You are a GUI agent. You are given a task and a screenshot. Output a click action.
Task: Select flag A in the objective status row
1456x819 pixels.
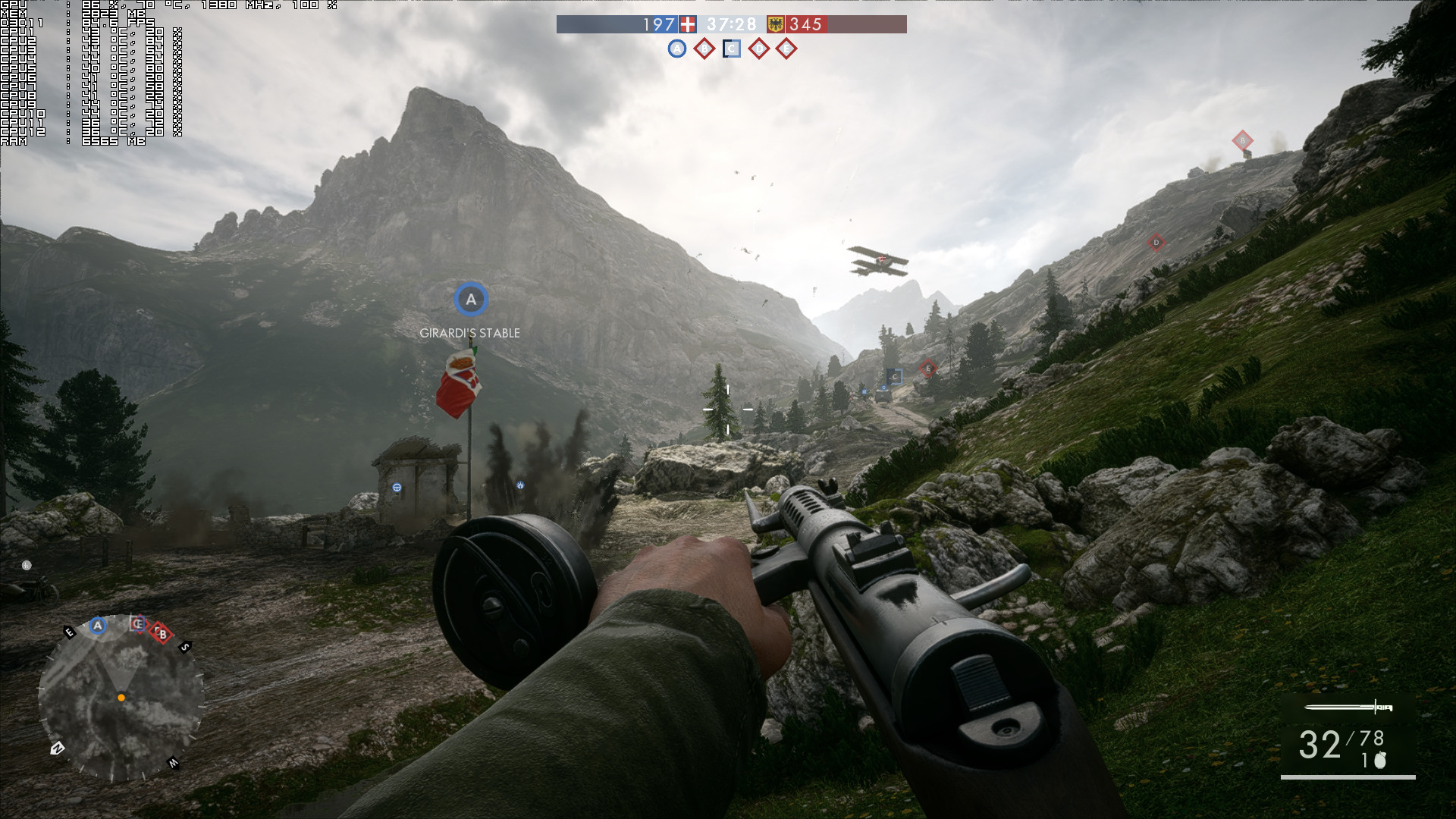pos(677,49)
